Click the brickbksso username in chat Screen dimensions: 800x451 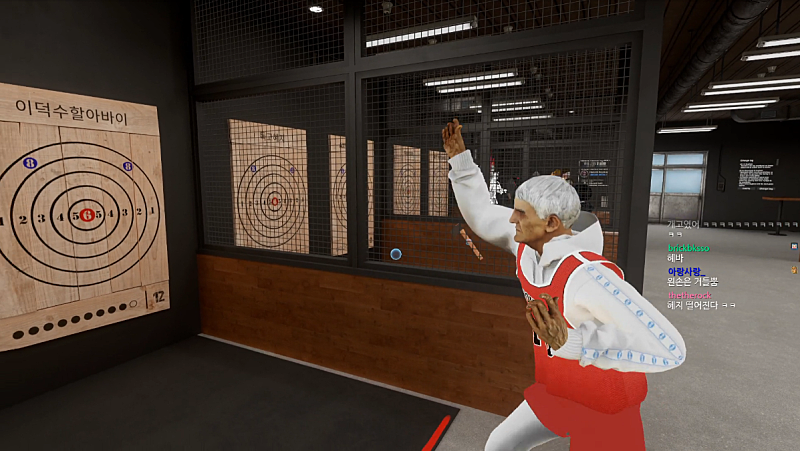coord(689,248)
